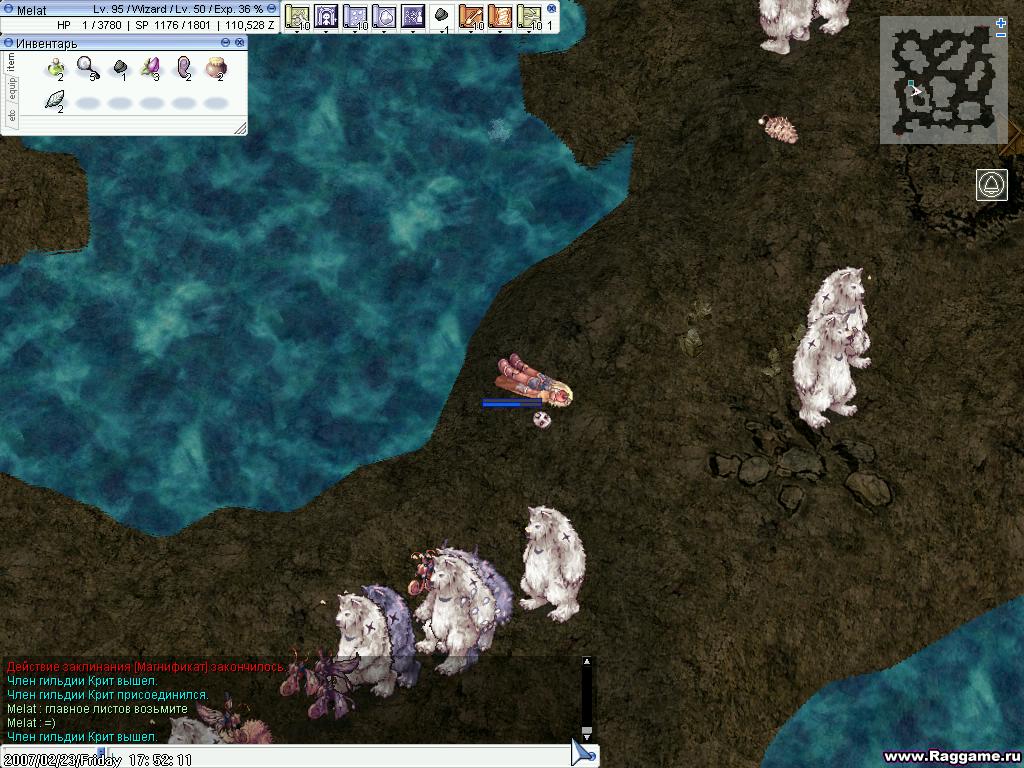Viewport: 1024px width, 768px height.
Task: Open the etc inventory tab
Action: point(12,116)
